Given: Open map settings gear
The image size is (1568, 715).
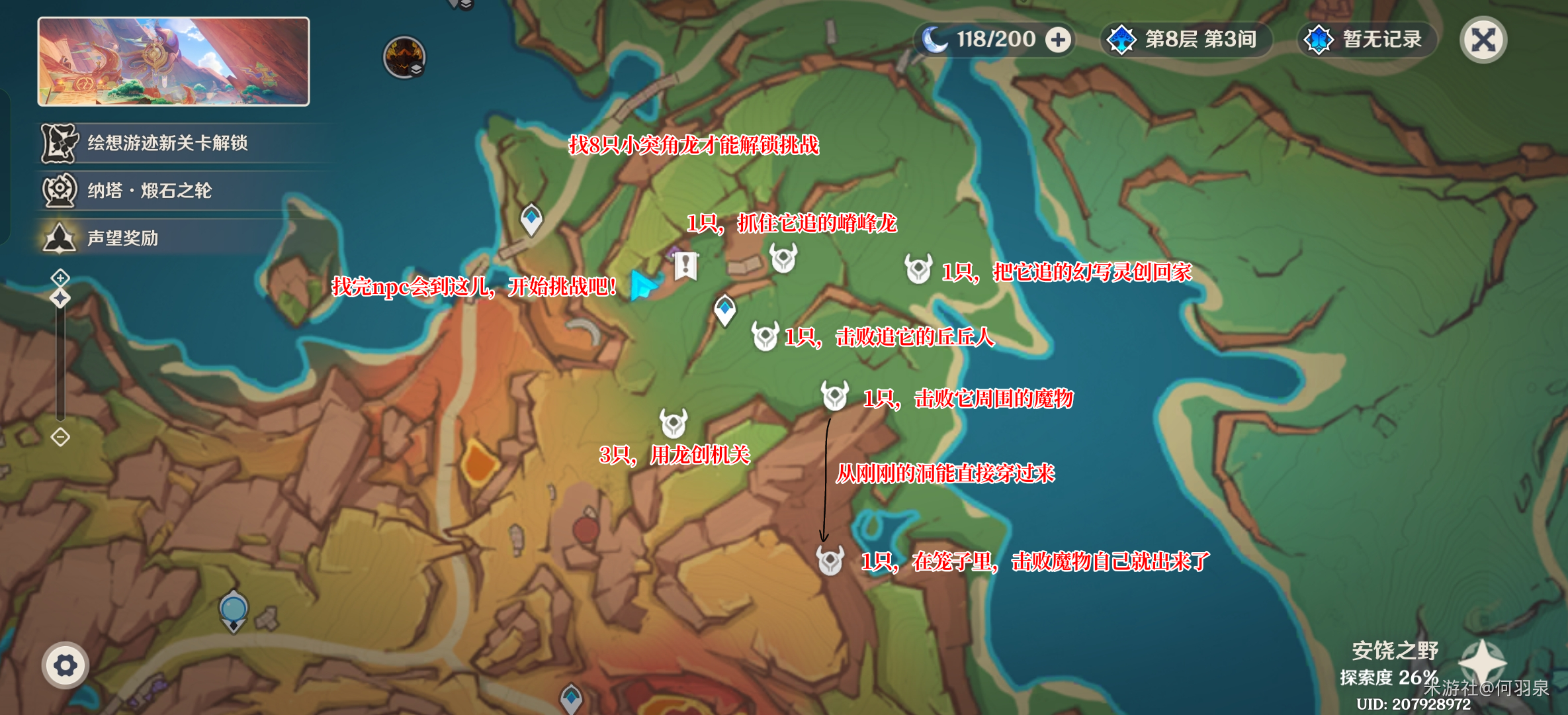Looking at the screenshot, I should pos(65,665).
